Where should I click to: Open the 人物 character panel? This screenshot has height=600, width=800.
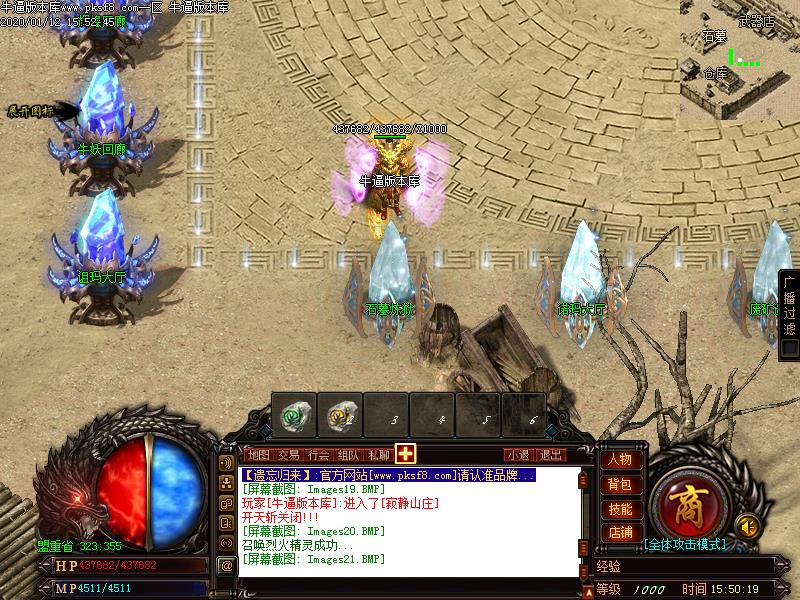[619, 460]
